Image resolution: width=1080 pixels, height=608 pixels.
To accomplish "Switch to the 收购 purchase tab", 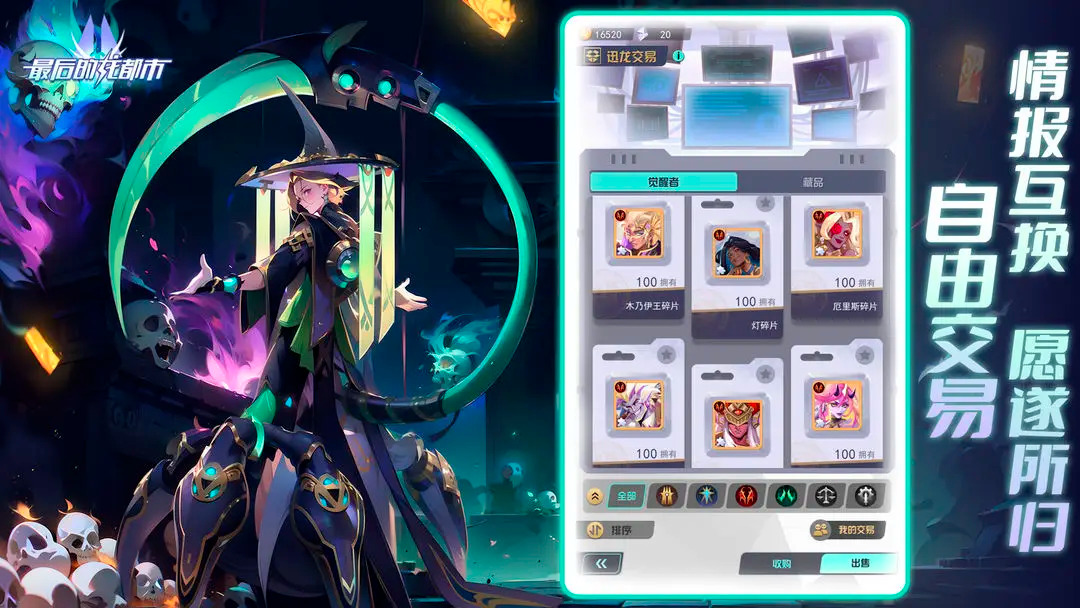I will pos(781,564).
